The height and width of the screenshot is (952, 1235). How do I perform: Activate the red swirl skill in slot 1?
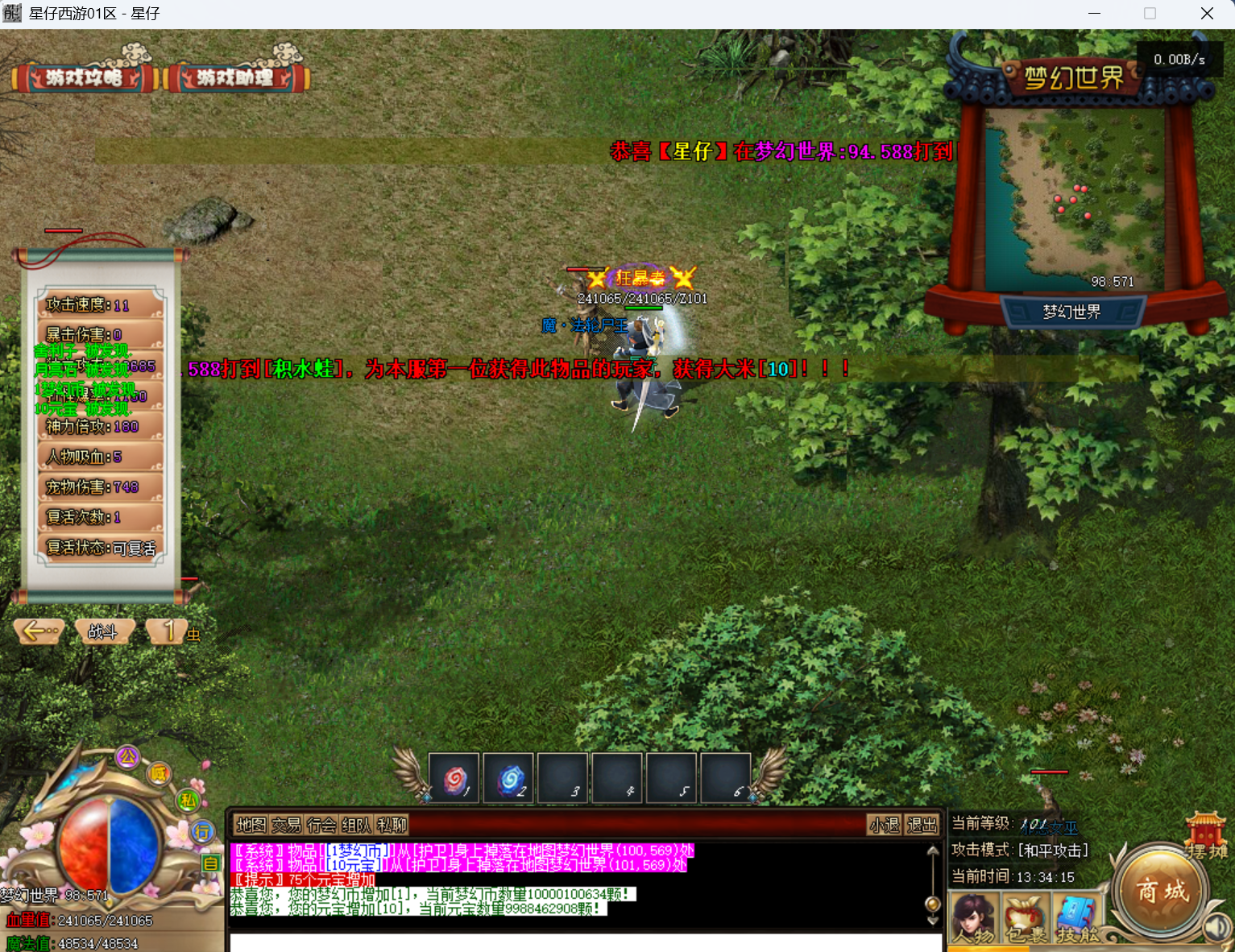(x=454, y=778)
